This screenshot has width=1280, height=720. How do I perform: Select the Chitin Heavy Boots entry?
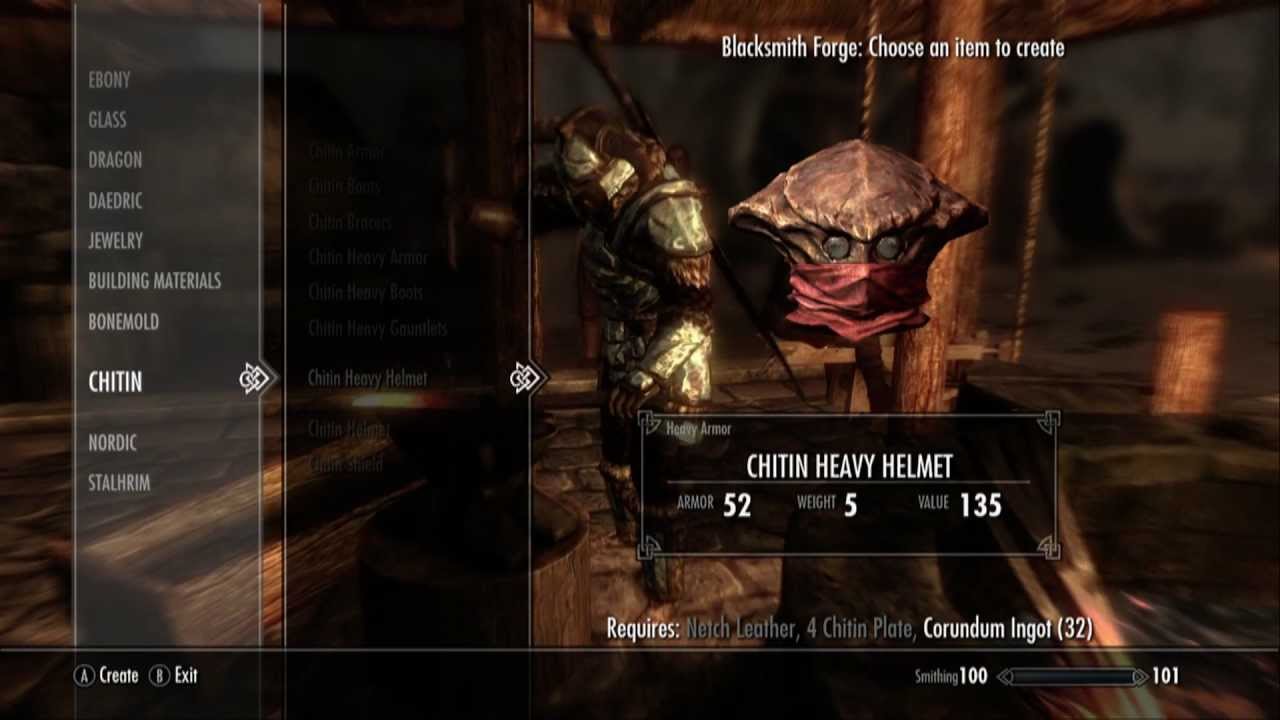(366, 292)
